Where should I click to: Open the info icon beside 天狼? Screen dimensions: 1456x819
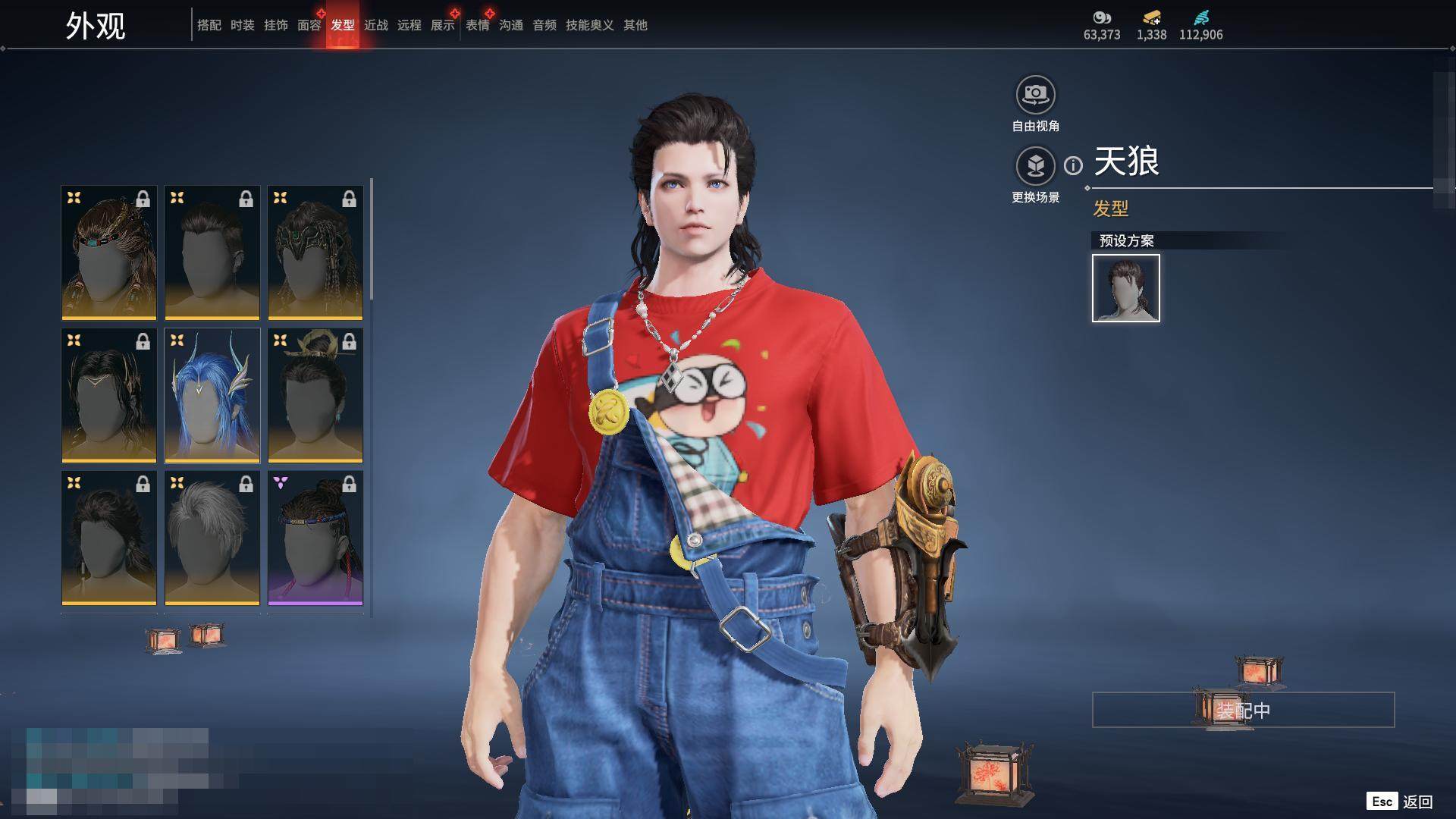[x=1073, y=165]
